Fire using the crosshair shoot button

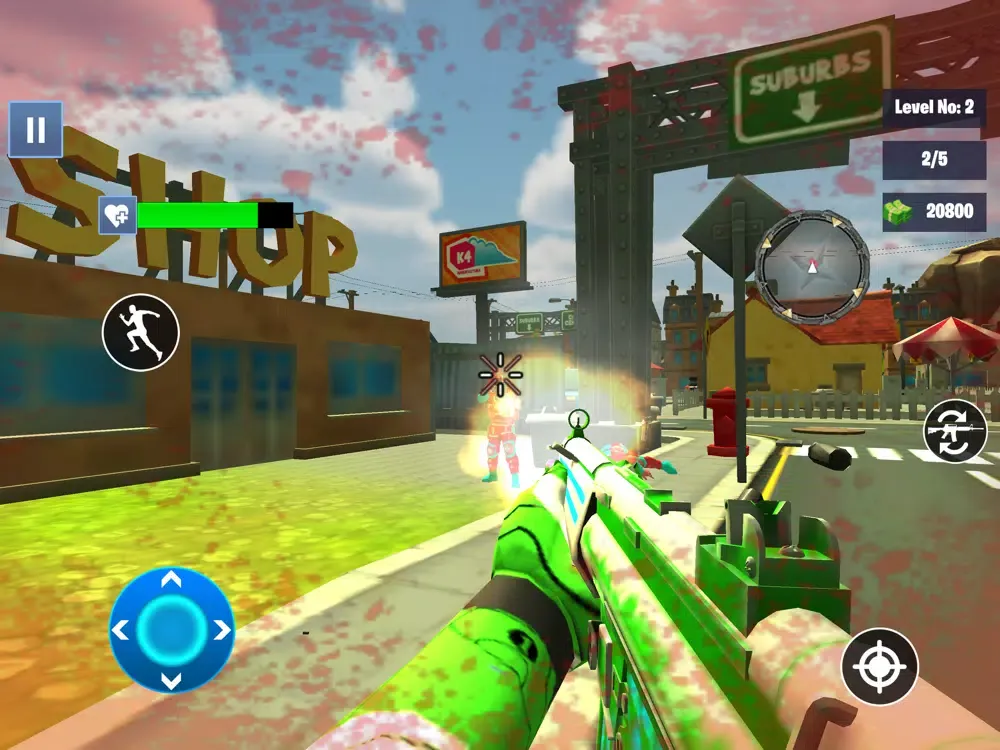click(x=879, y=666)
